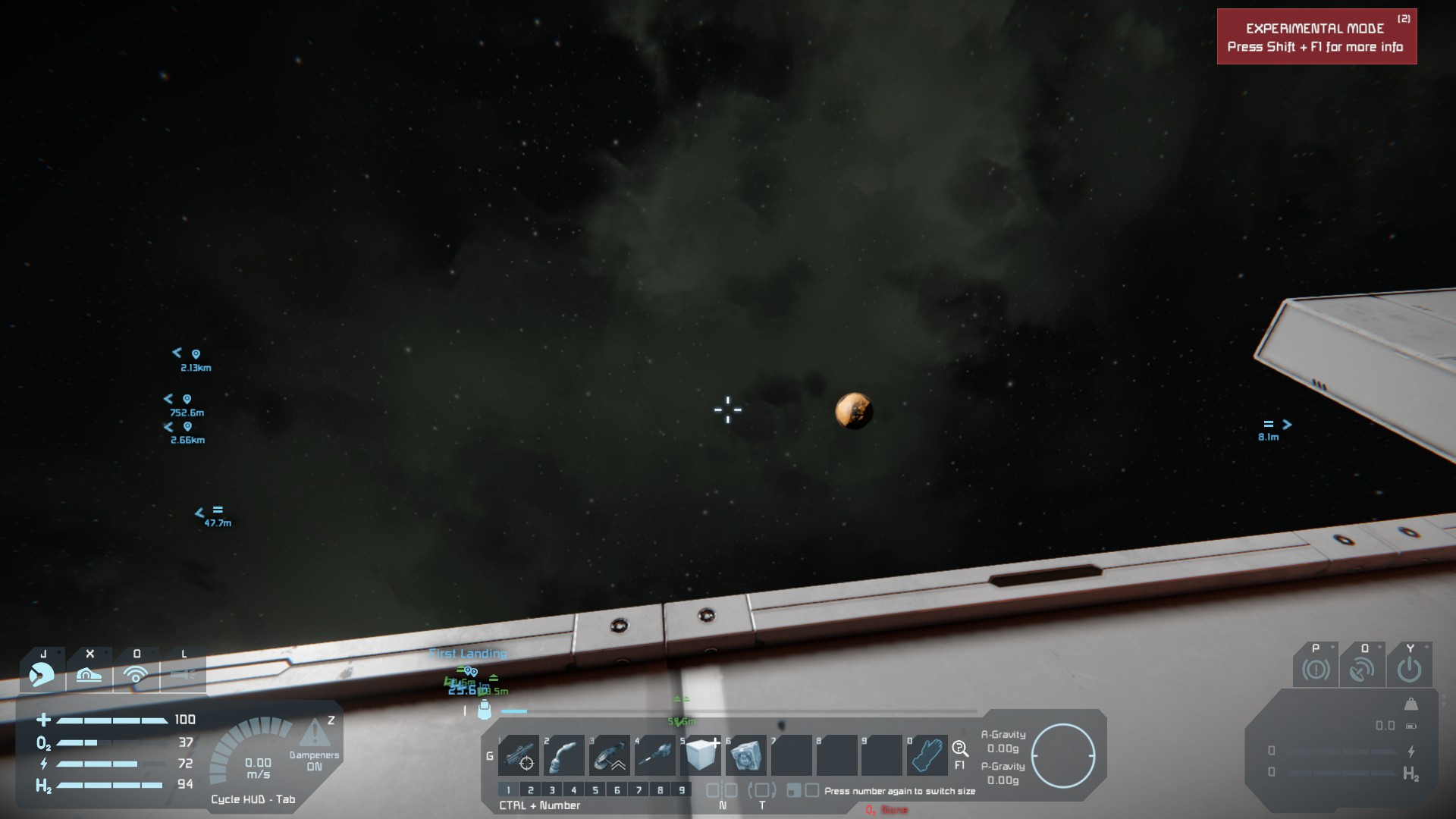
Task: Toggle the broadcasting signal icon
Action: point(136,673)
